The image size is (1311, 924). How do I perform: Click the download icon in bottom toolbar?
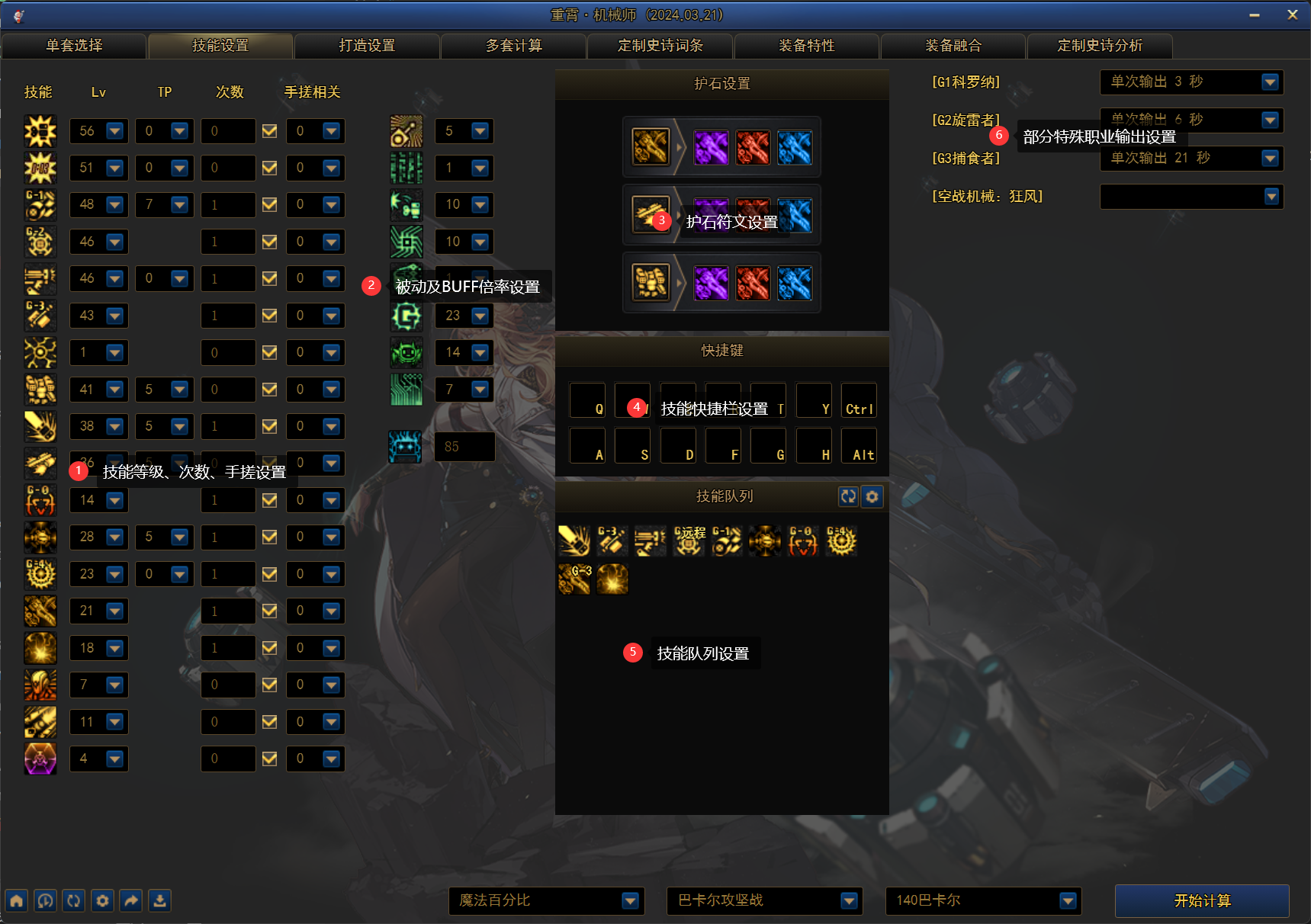[x=159, y=900]
